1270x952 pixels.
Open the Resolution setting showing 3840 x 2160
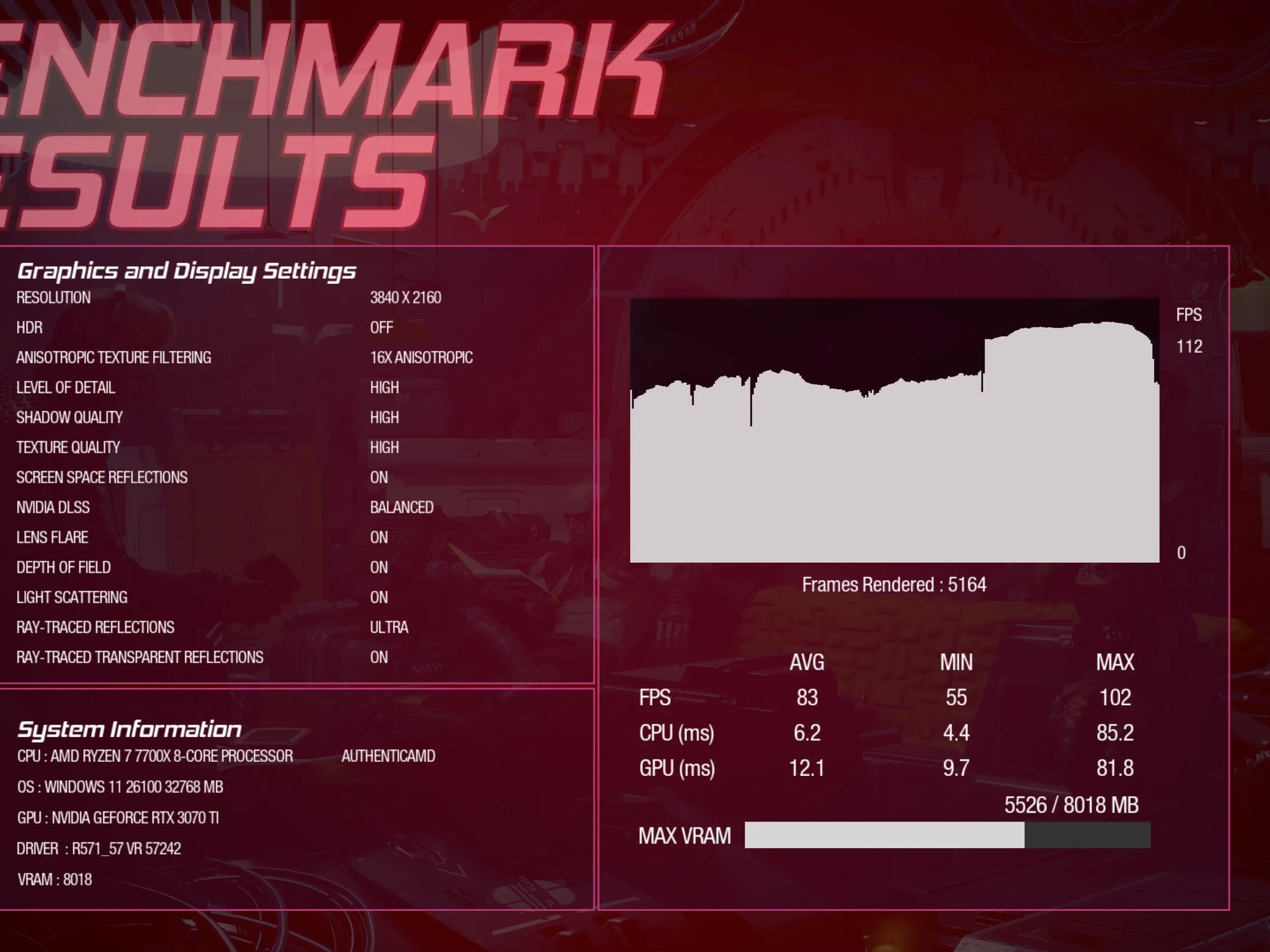tap(406, 297)
